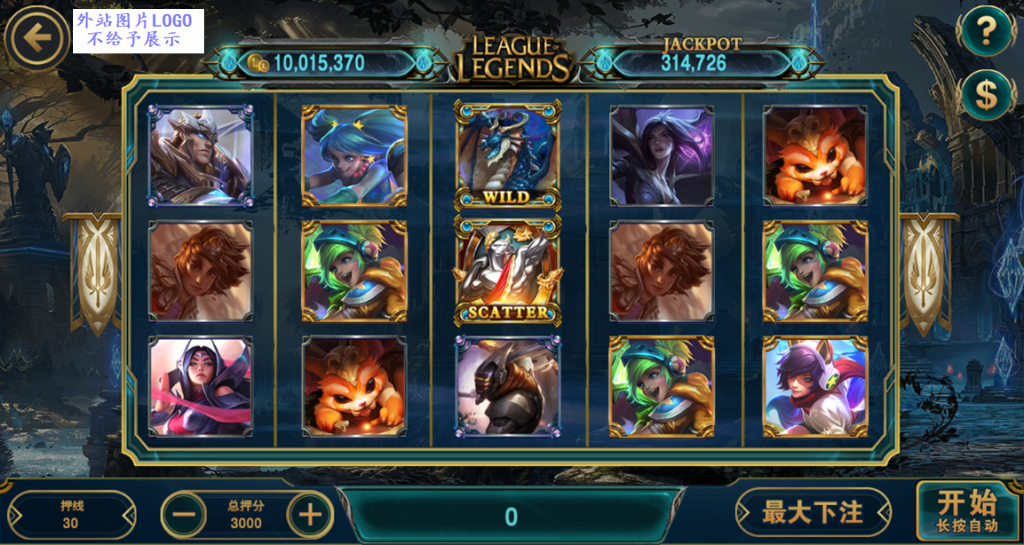Start a spin with the 开始 button

[966, 510]
